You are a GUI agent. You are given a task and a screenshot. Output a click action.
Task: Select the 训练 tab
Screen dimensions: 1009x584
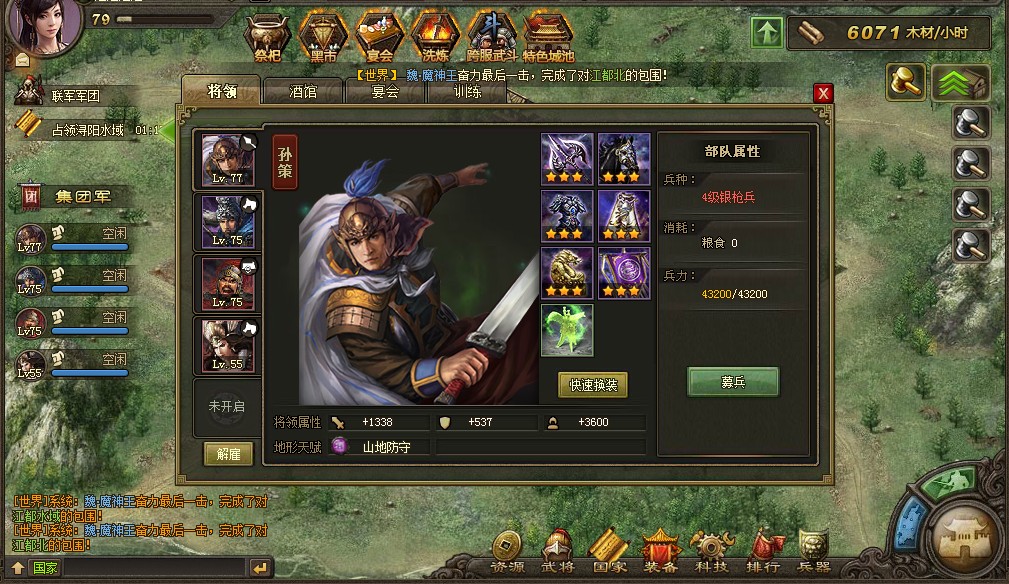(x=467, y=92)
